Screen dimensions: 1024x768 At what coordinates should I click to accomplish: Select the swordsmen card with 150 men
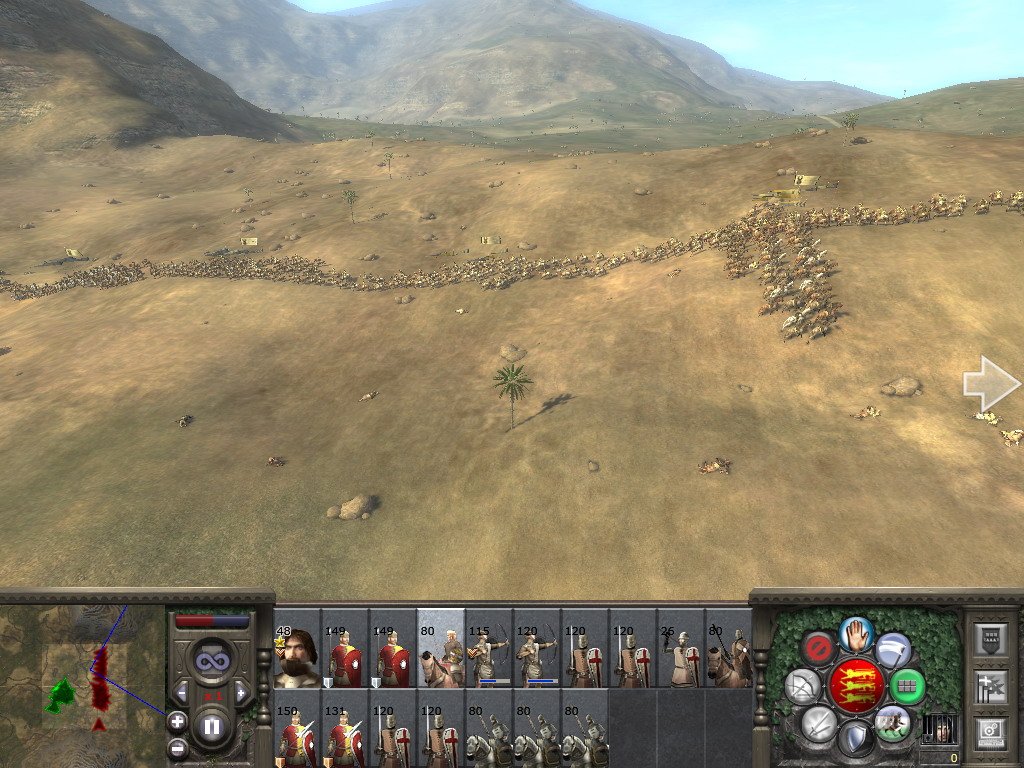pos(297,728)
